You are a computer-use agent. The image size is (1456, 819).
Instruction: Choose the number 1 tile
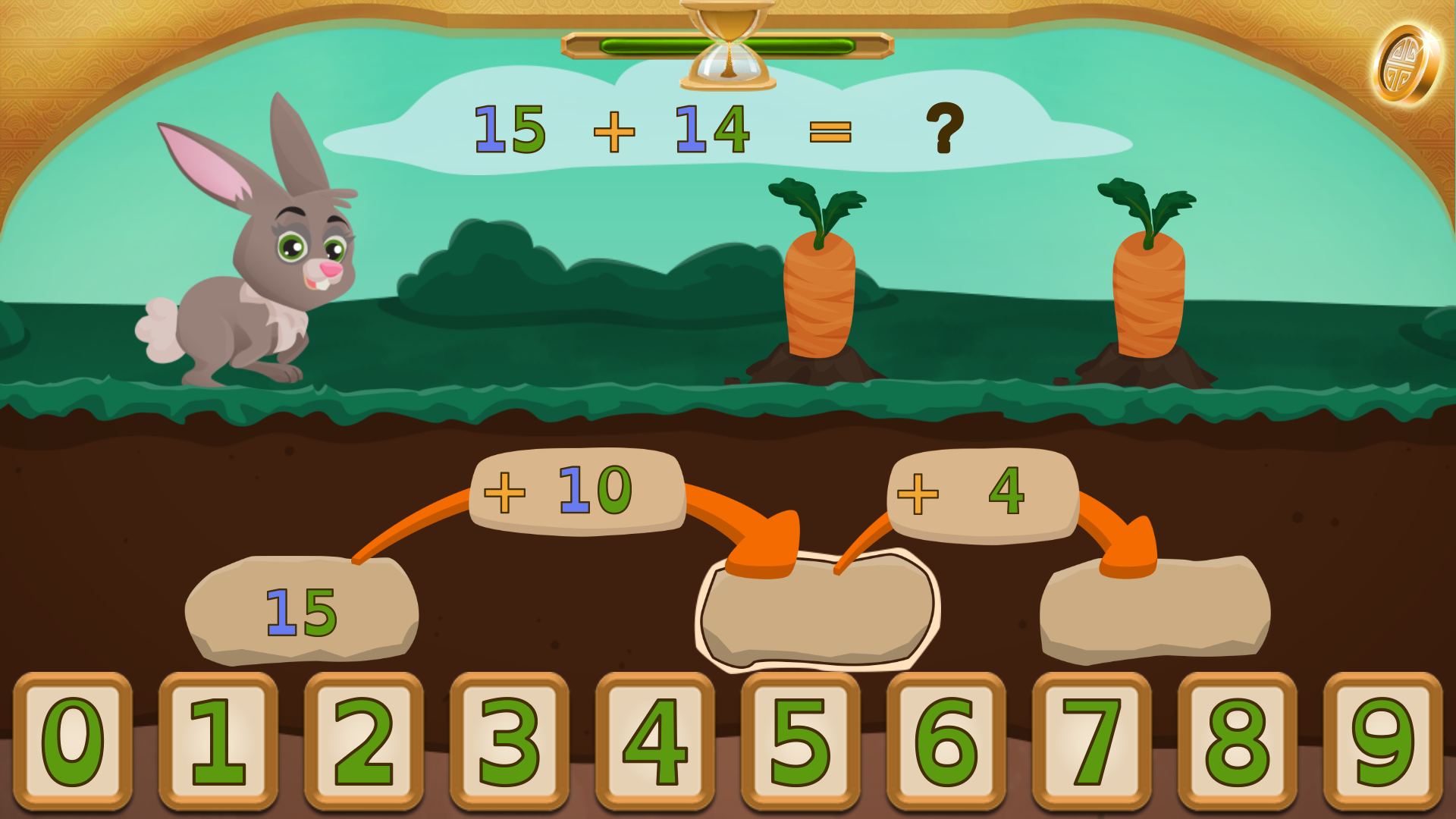pos(218,741)
